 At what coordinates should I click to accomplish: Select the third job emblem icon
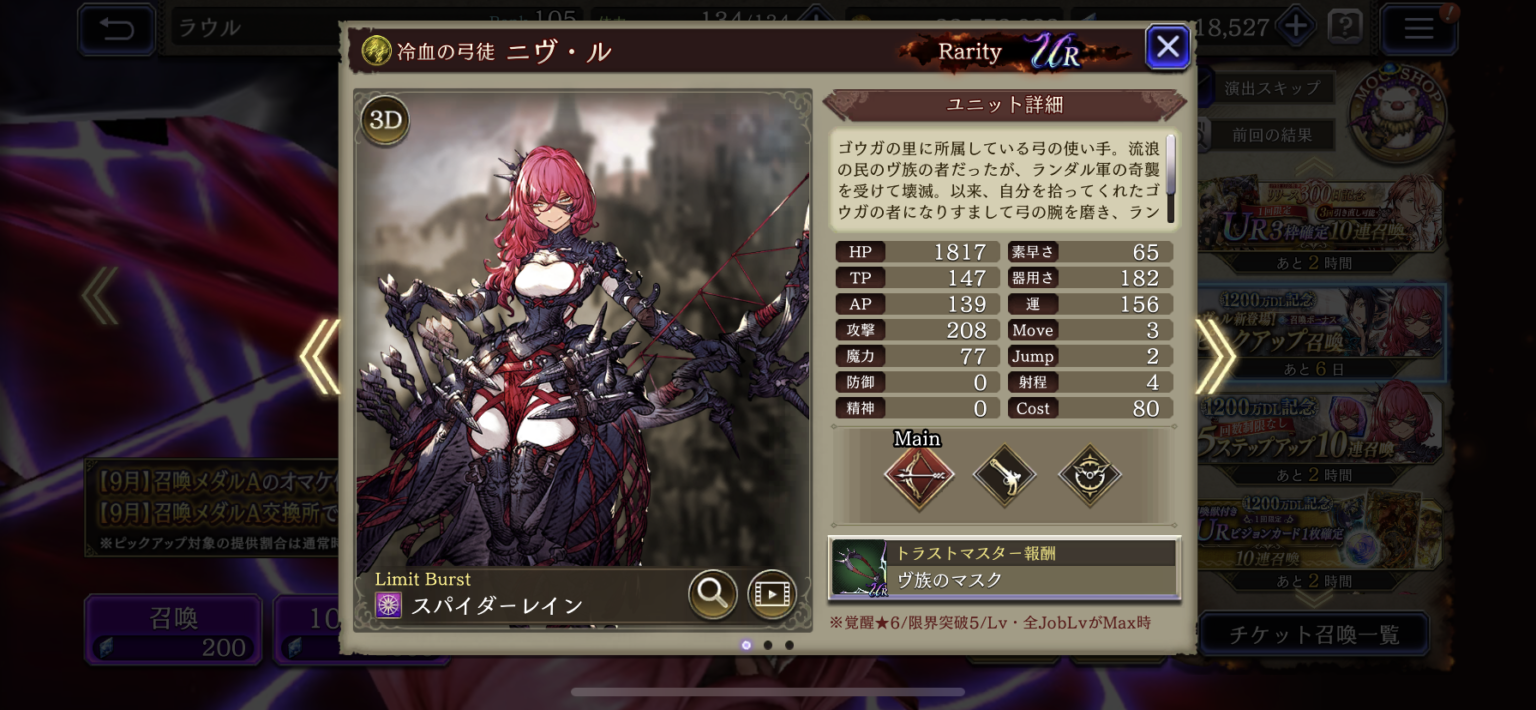[x=1090, y=475]
